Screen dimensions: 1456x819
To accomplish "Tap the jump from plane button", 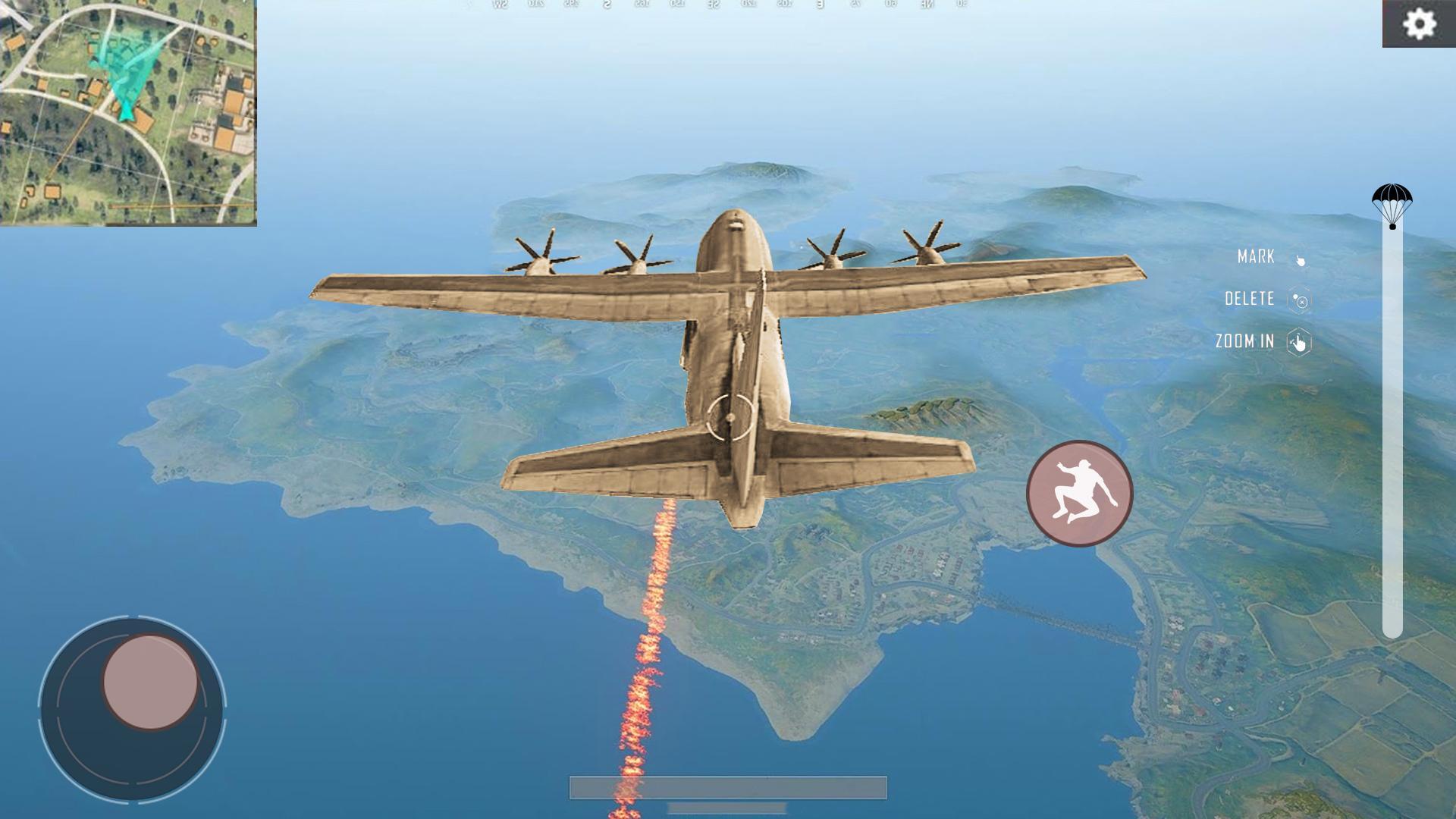I will point(1079,494).
